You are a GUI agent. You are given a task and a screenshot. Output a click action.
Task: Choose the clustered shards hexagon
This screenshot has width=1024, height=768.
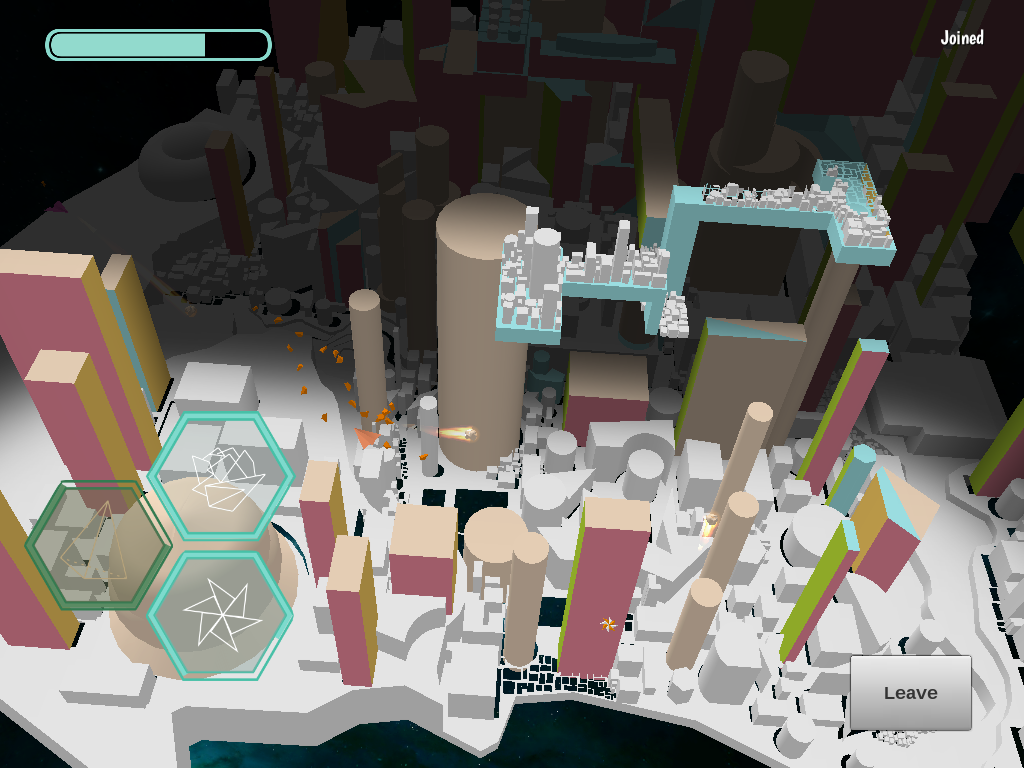221,475
